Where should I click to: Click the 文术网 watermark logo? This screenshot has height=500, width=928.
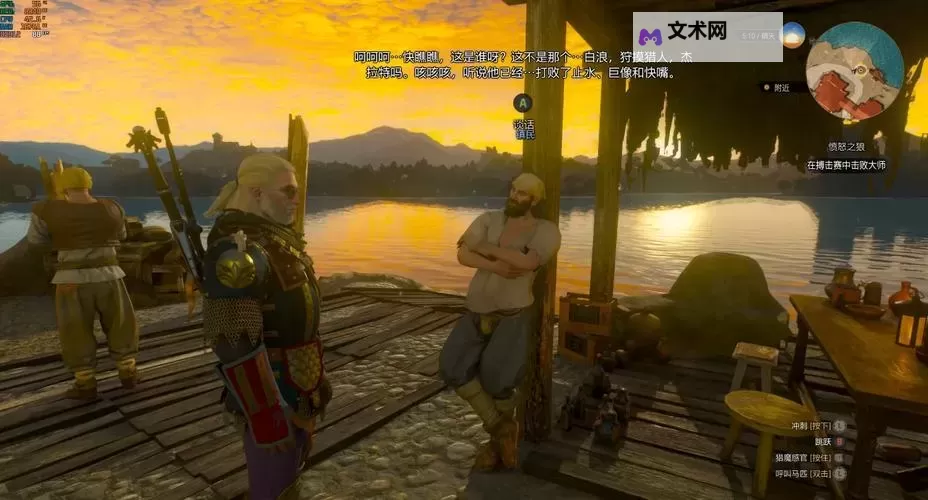pyautogui.click(x=707, y=36)
